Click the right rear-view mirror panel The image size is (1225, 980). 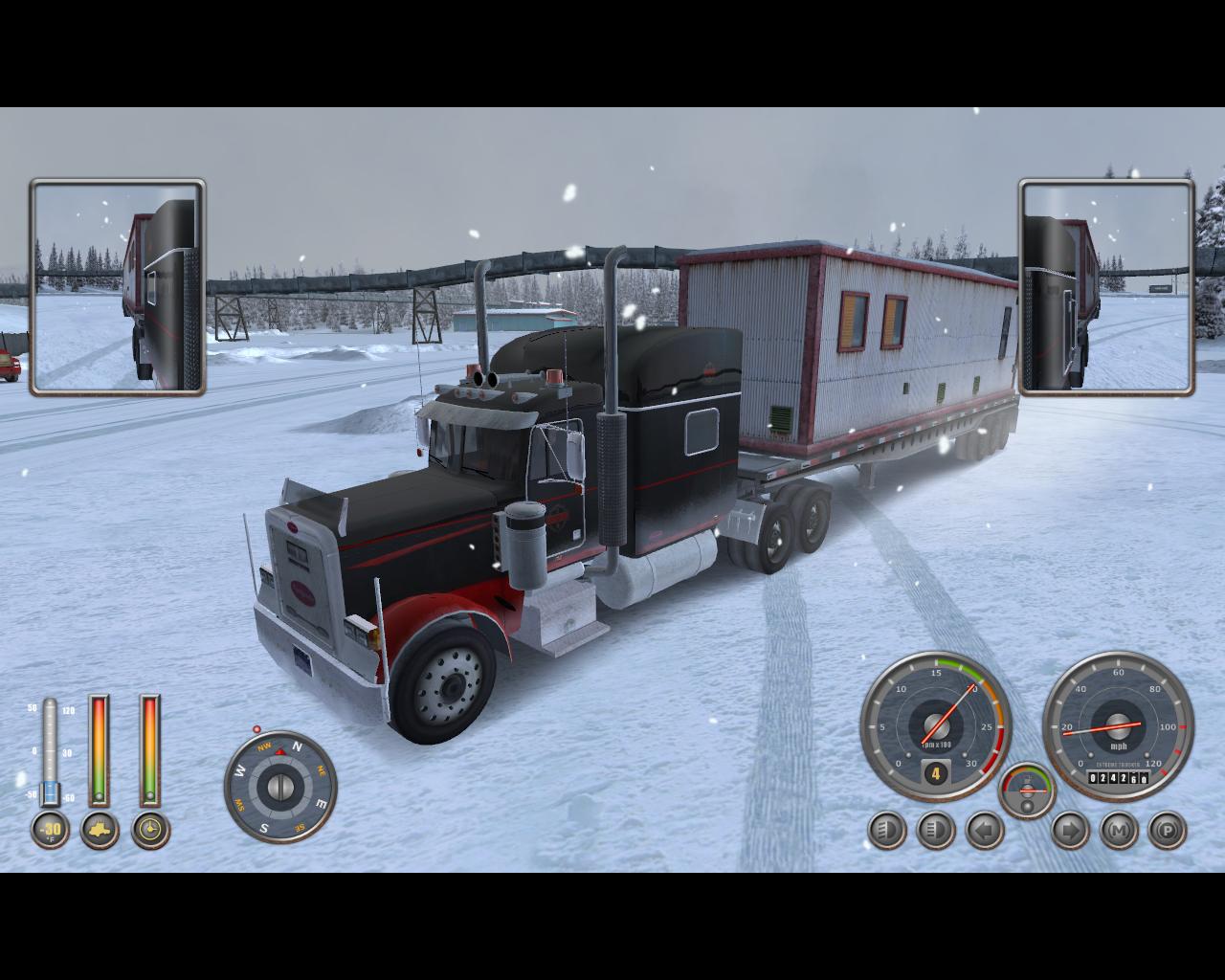(x=1106, y=287)
